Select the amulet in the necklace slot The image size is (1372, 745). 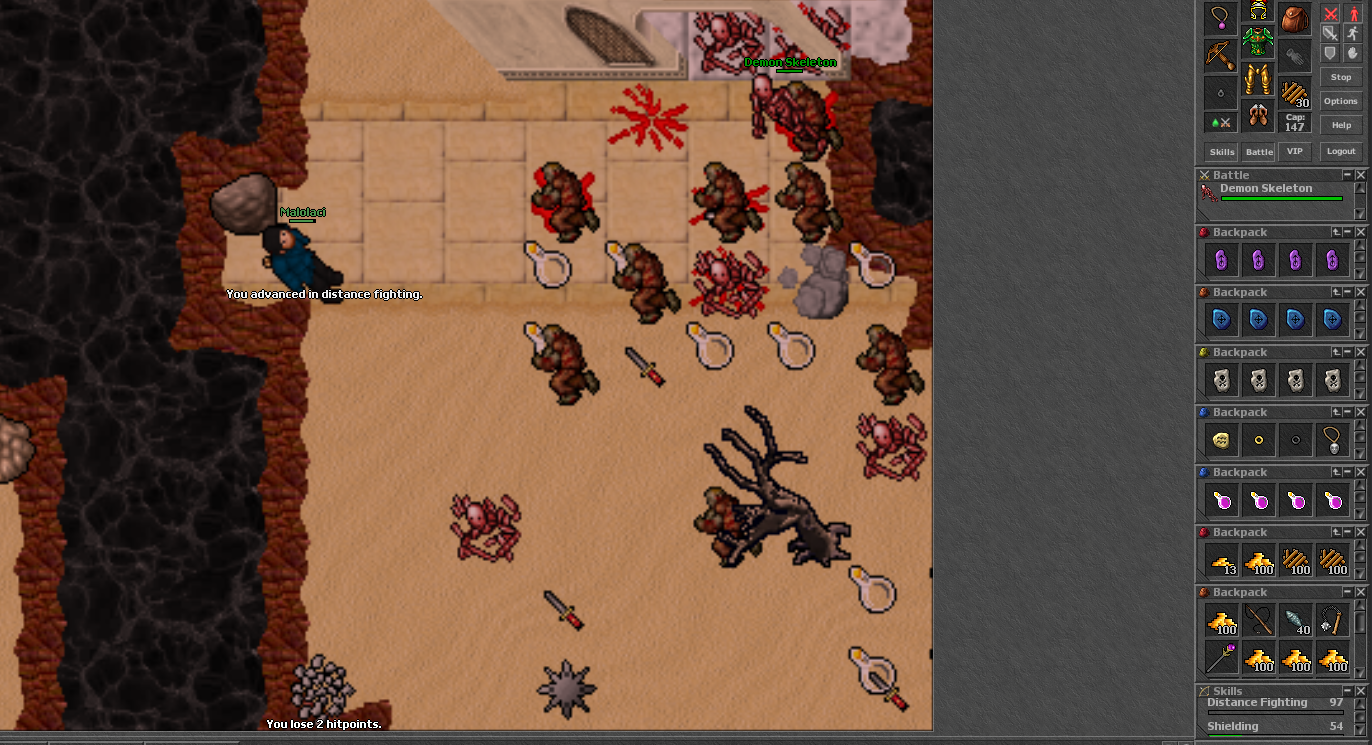pos(1220,17)
